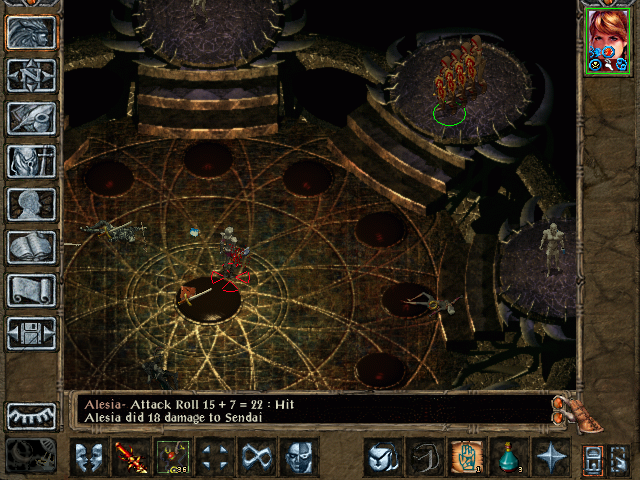This screenshot has height=480, width=640.
Task: Select the ranged weapon slot with ammo count
Action: pyautogui.click(x=173, y=457)
